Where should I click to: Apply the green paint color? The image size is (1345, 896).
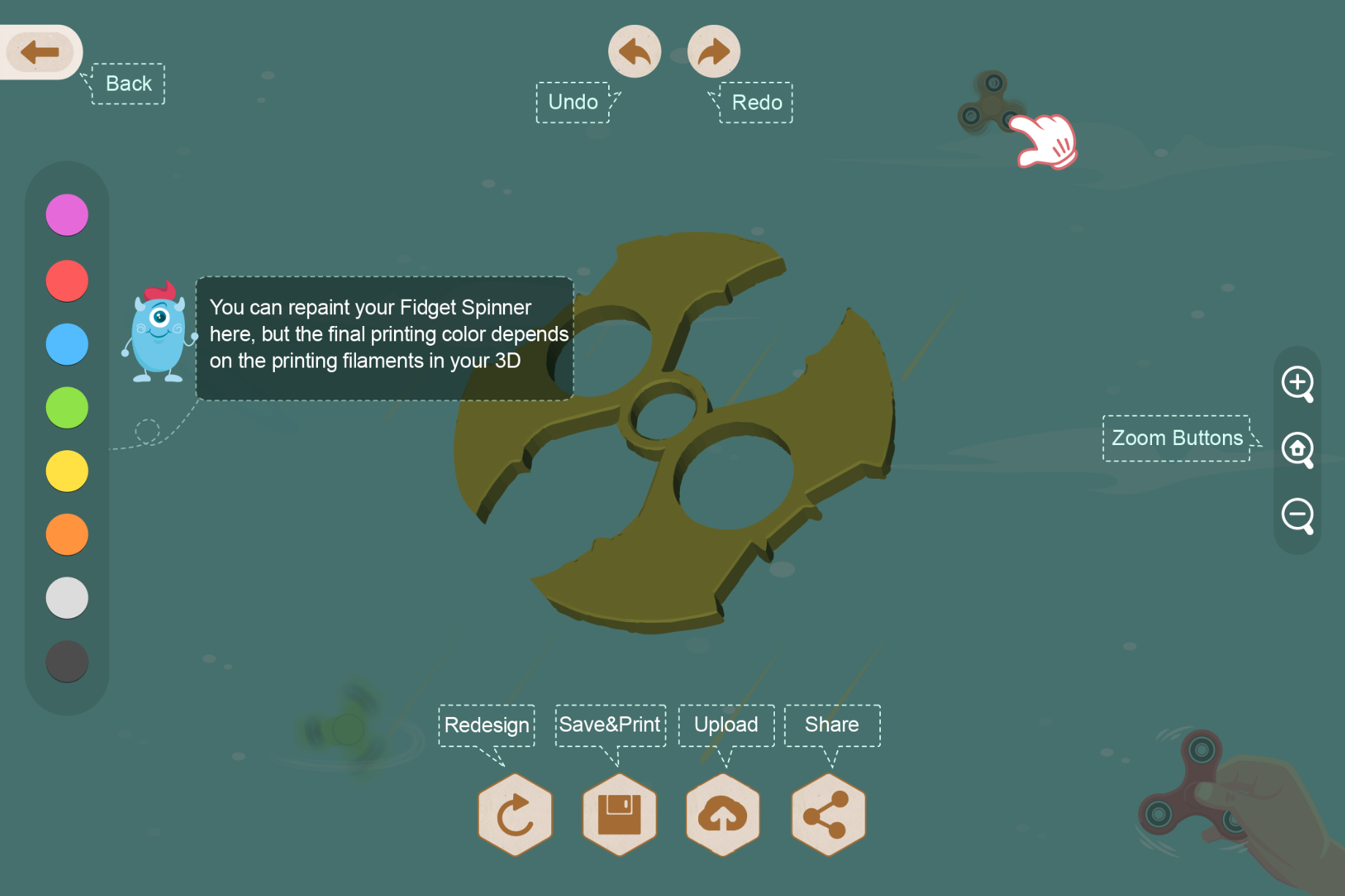(67, 408)
